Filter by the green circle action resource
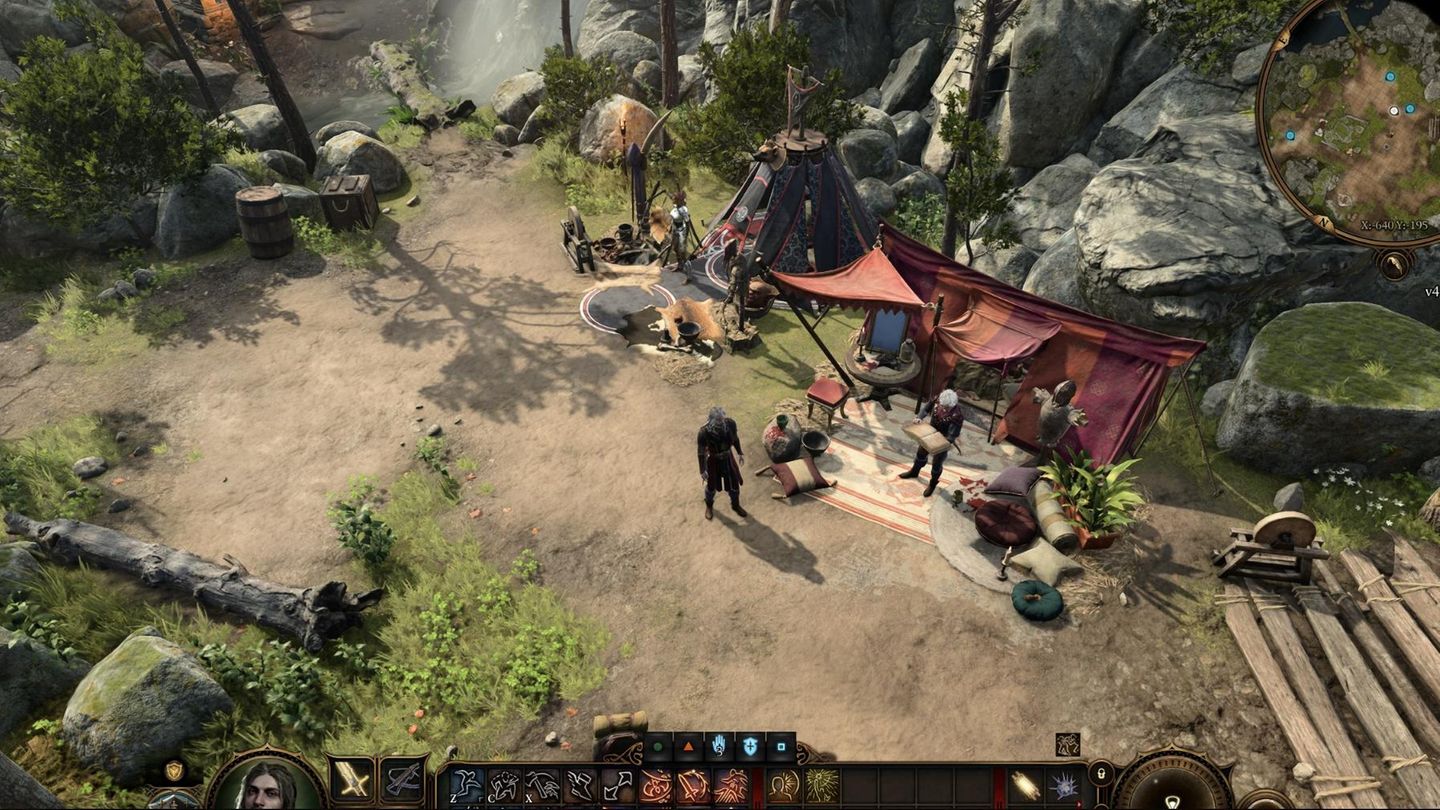 point(657,746)
